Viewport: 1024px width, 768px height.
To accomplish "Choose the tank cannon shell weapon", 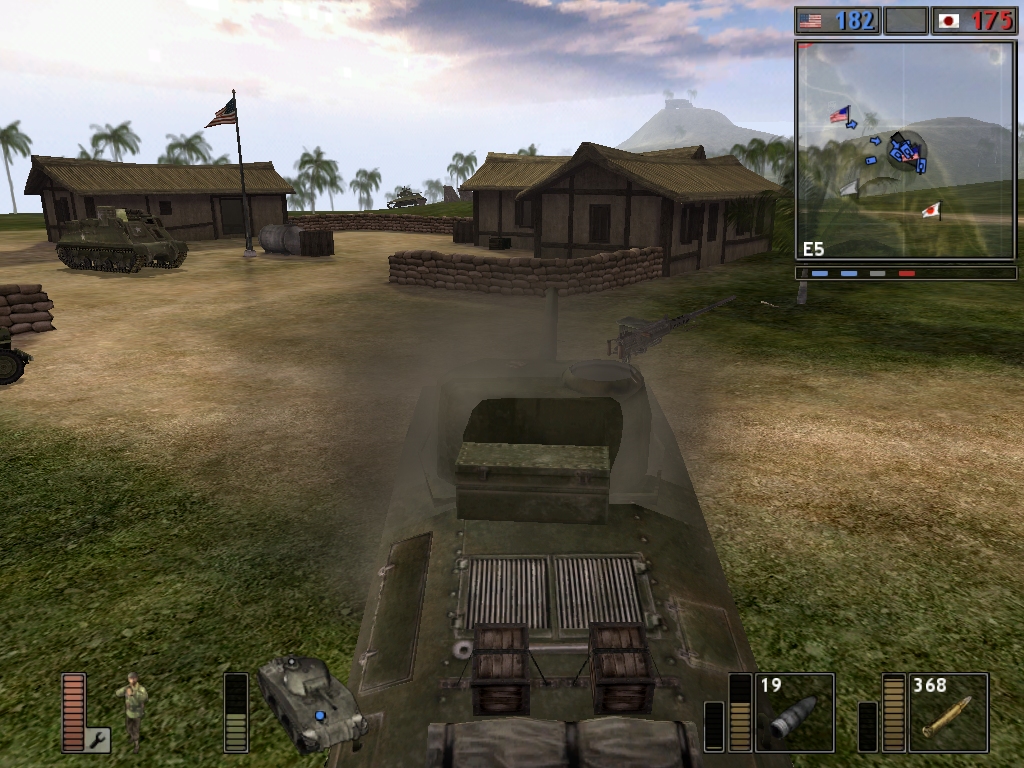I will 794,712.
